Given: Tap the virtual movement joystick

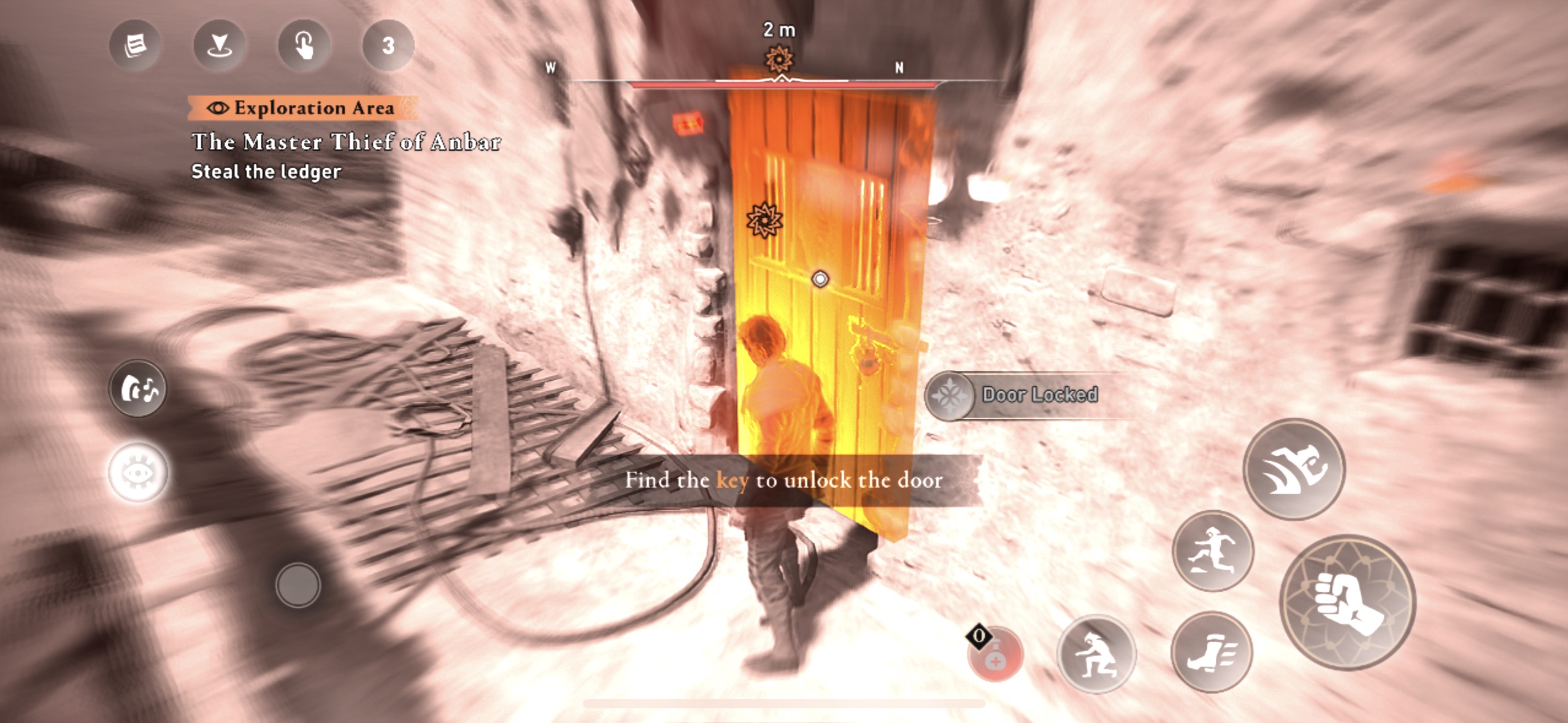Looking at the screenshot, I should (x=298, y=585).
